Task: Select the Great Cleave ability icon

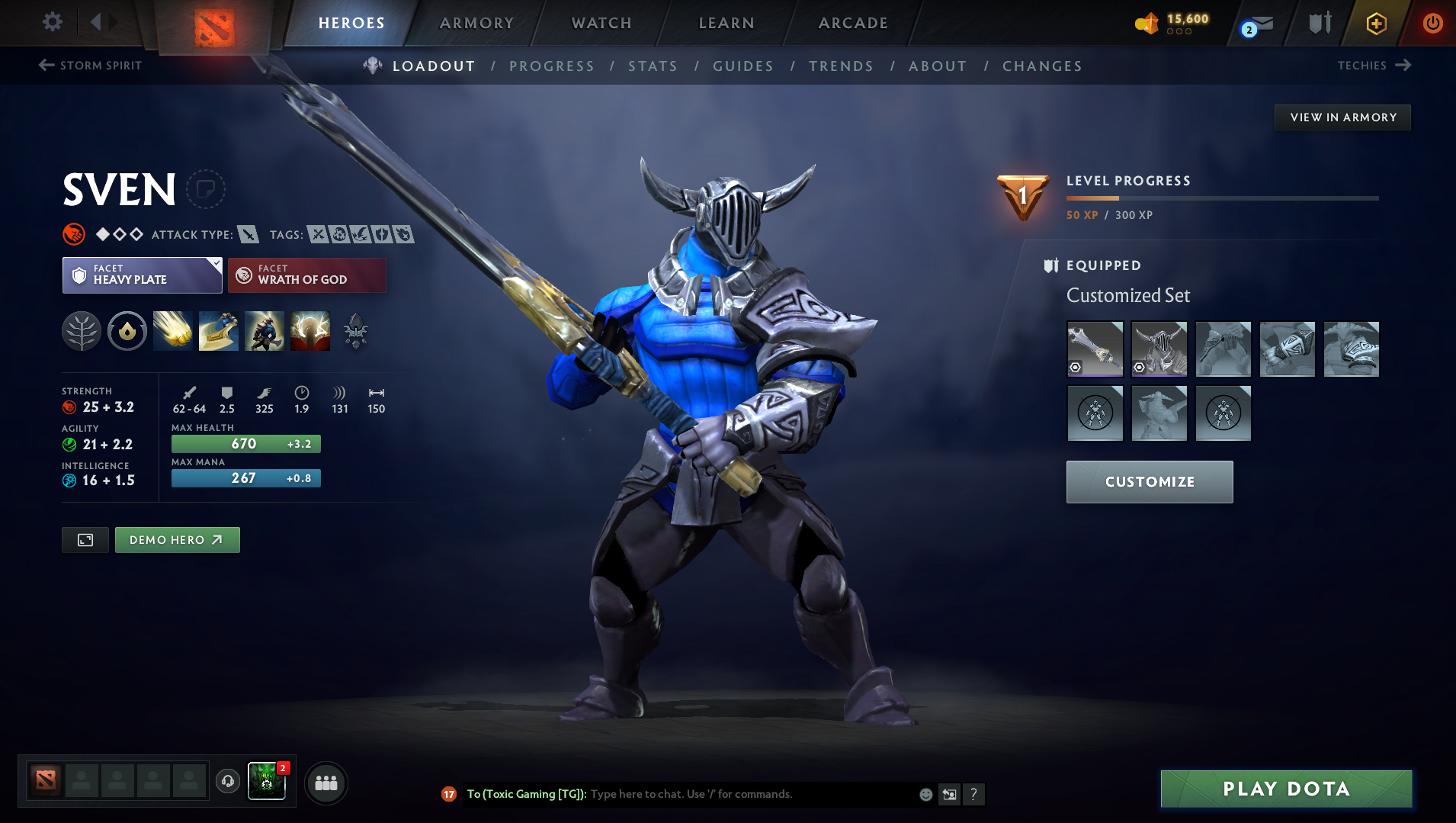Action: click(219, 331)
